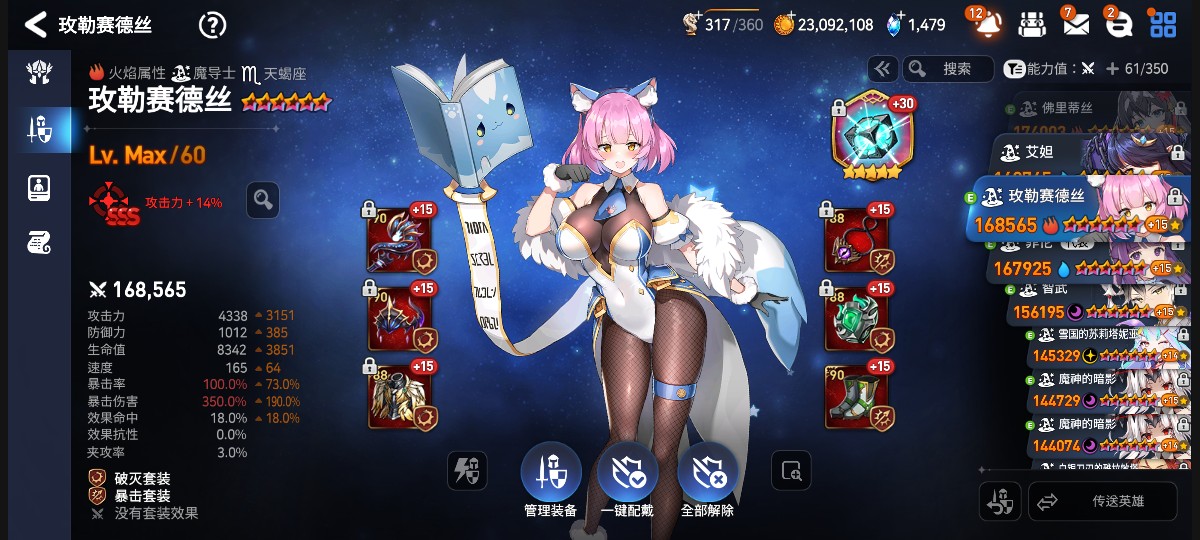The width and height of the screenshot is (1200, 540).
Task: Click 传送英雄 transfer hero button
Action: (x=1103, y=502)
